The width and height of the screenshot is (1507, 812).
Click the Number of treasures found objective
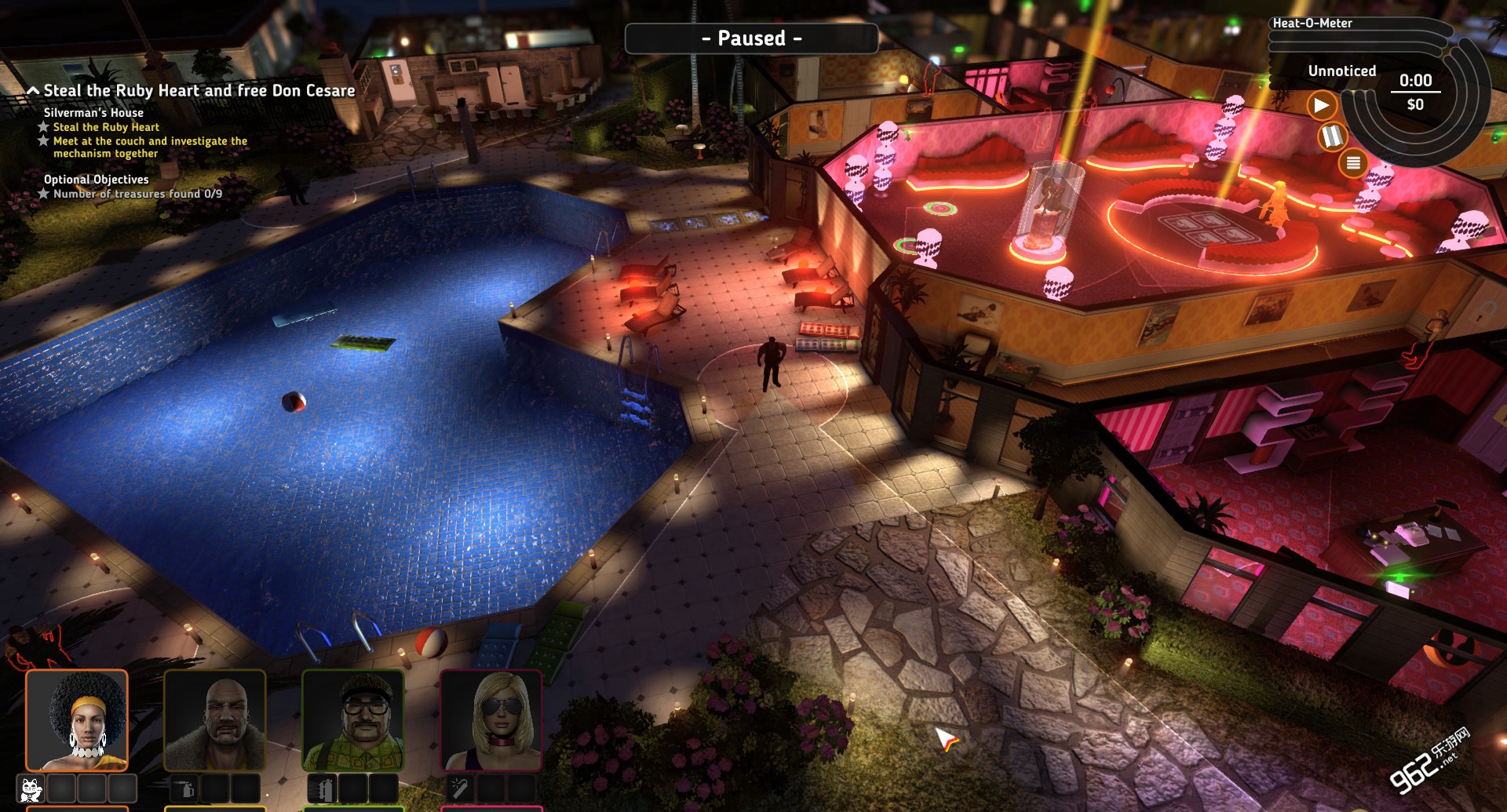tap(137, 194)
